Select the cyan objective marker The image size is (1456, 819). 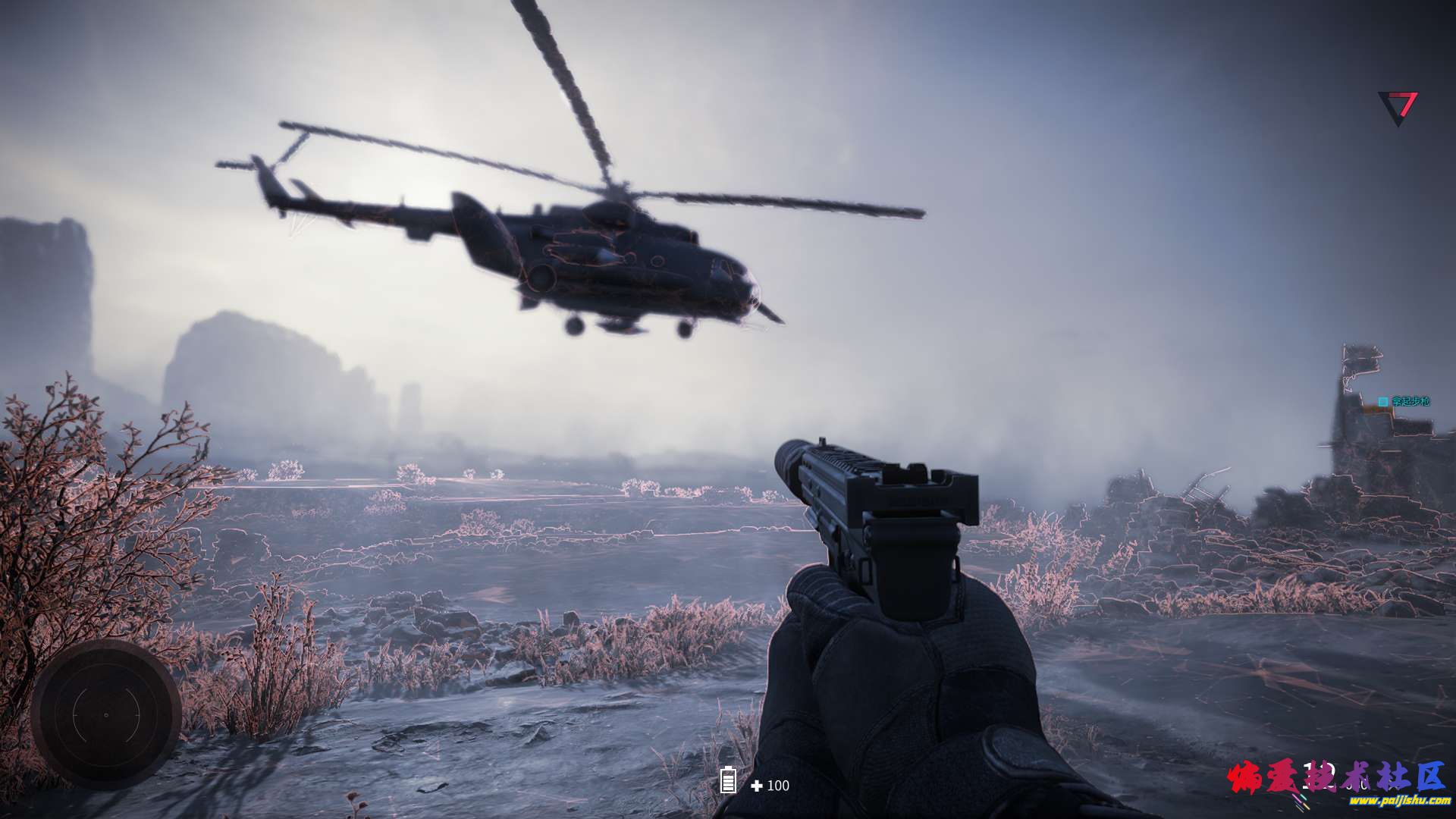pyautogui.click(x=1383, y=401)
